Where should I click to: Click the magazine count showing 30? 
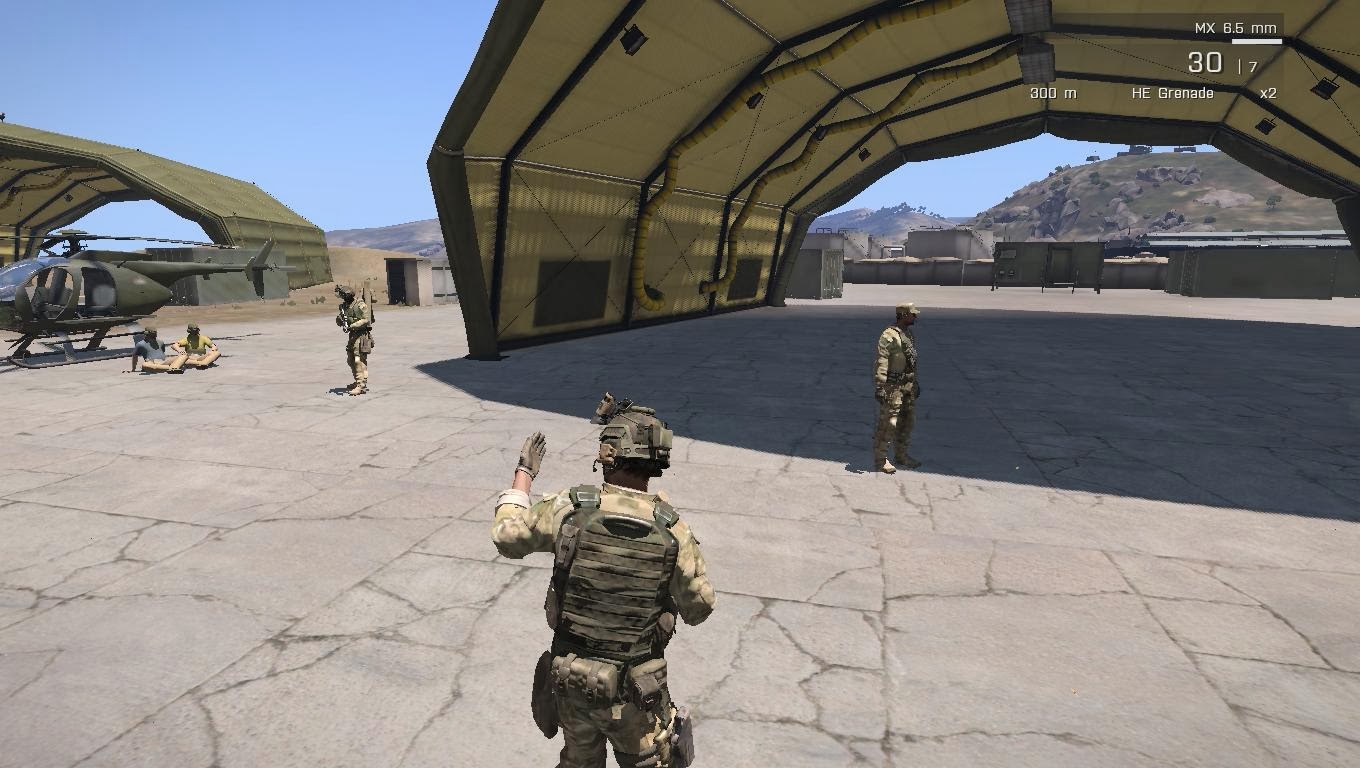point(1206,62)
